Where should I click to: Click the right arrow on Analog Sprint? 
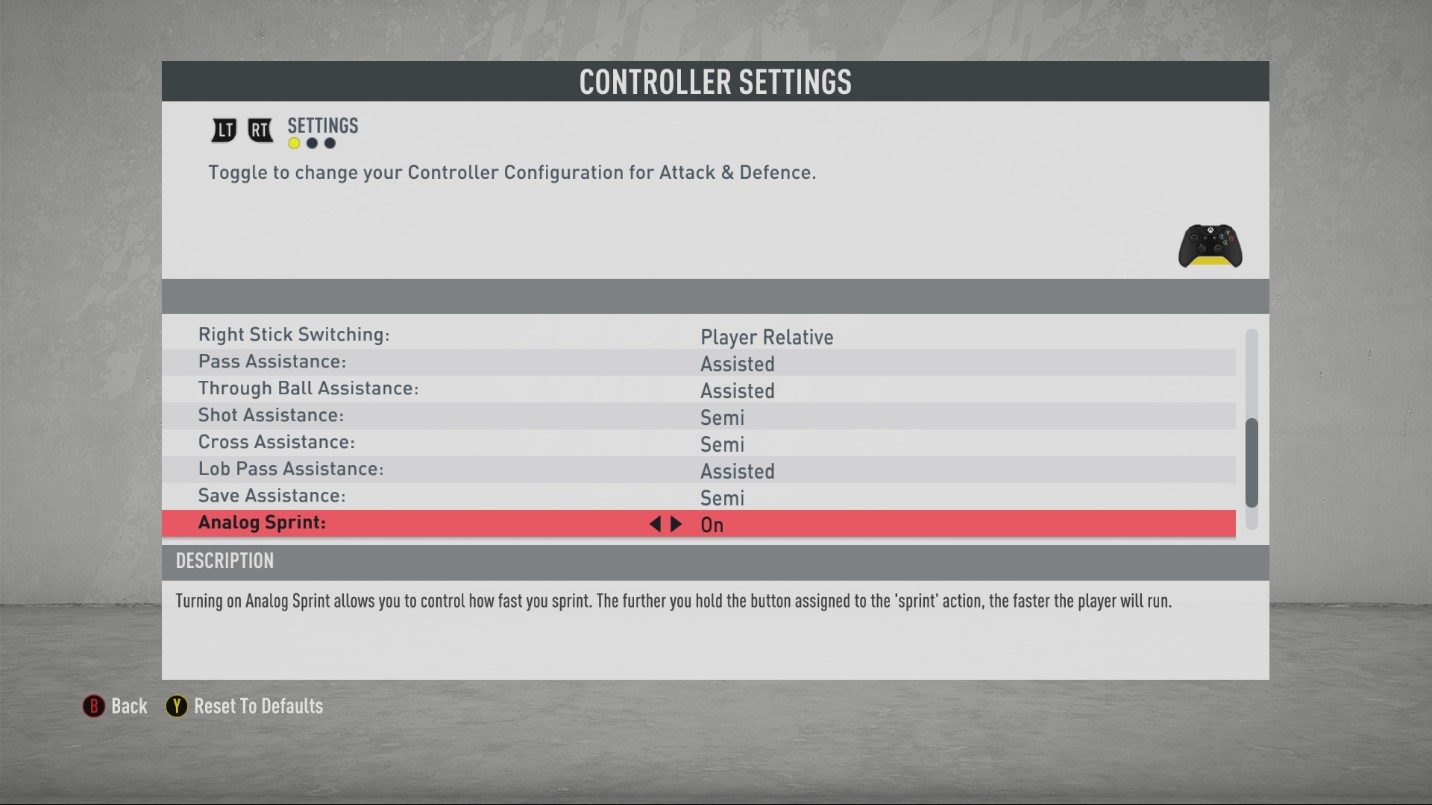pos(676,523)
